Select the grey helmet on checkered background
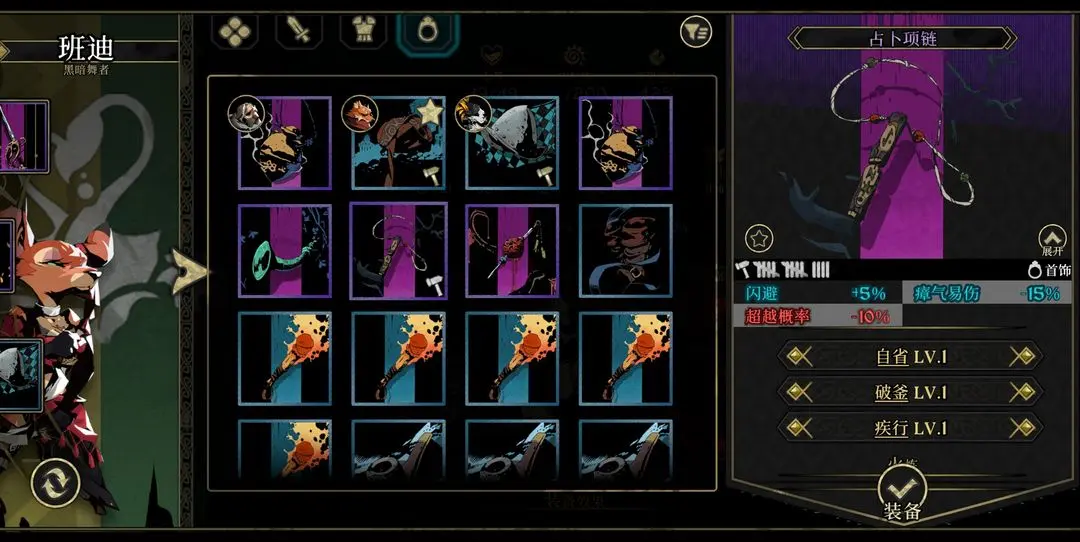The width and height of the screenshot is (1080, 542). pyautogui.click(x=512, y=143)
